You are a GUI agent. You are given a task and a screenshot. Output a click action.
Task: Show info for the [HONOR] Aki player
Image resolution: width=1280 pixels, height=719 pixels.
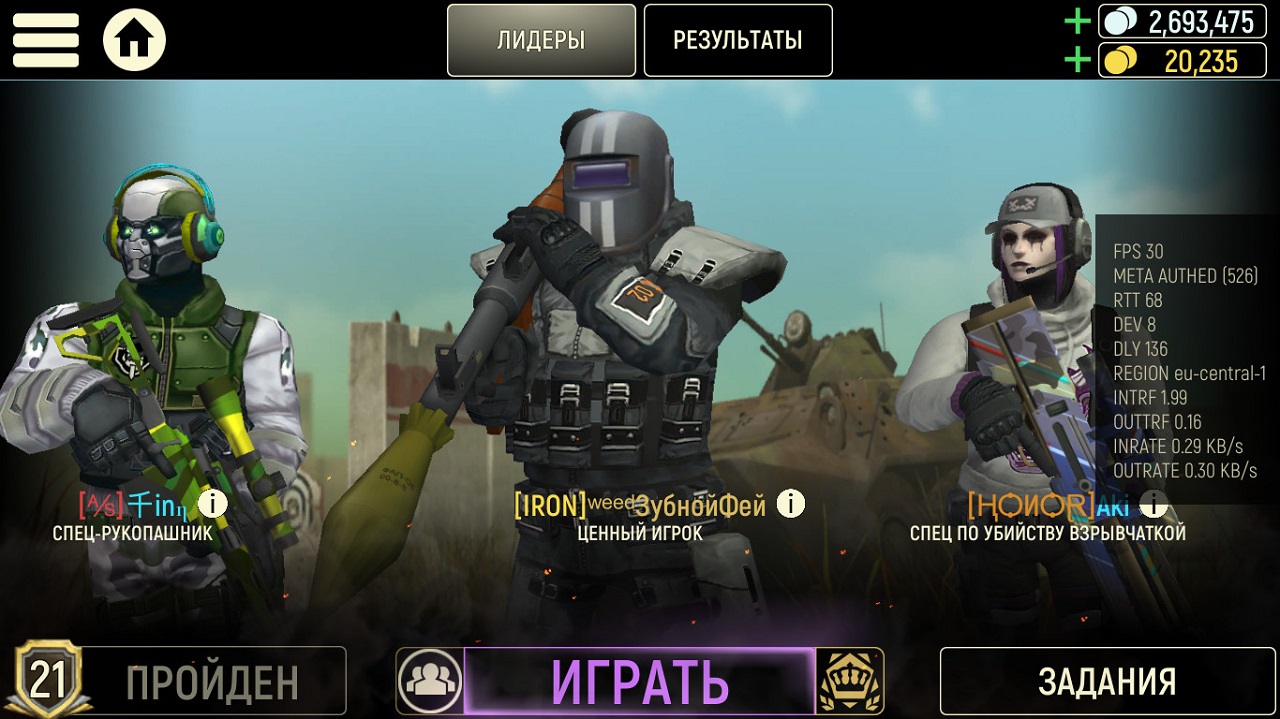pos(1153,504)
